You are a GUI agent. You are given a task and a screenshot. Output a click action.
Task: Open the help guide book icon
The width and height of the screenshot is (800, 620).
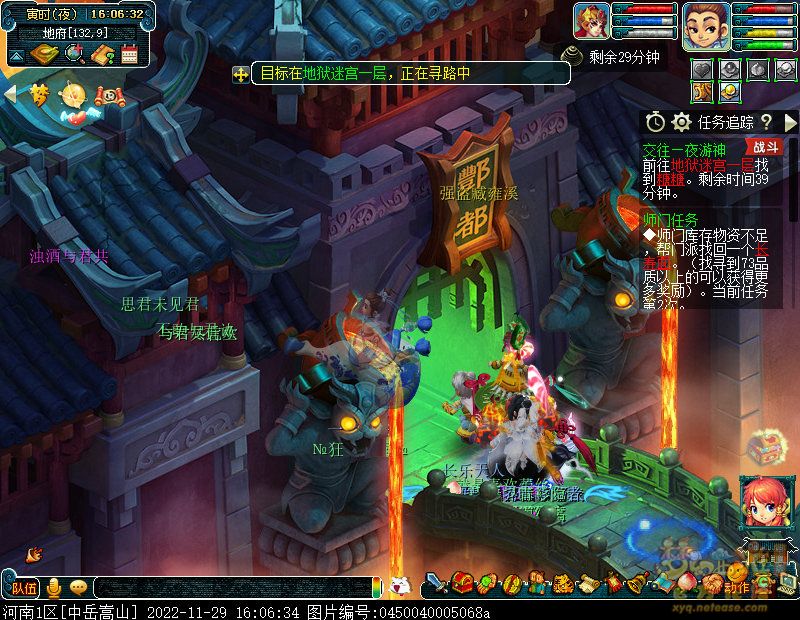coord(101,54)
